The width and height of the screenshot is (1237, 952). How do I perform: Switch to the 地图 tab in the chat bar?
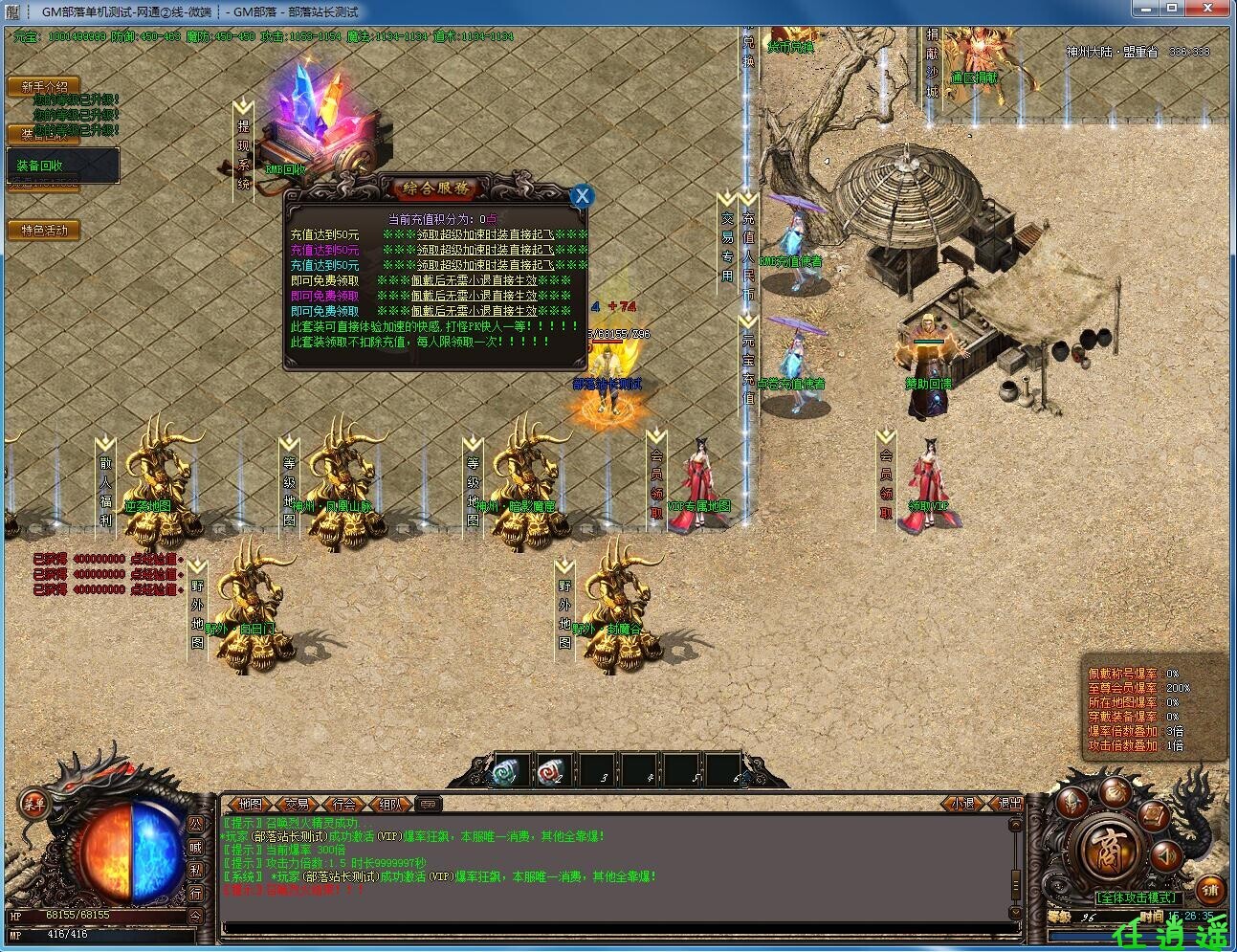pyautogui.click(x=249, y=804)
